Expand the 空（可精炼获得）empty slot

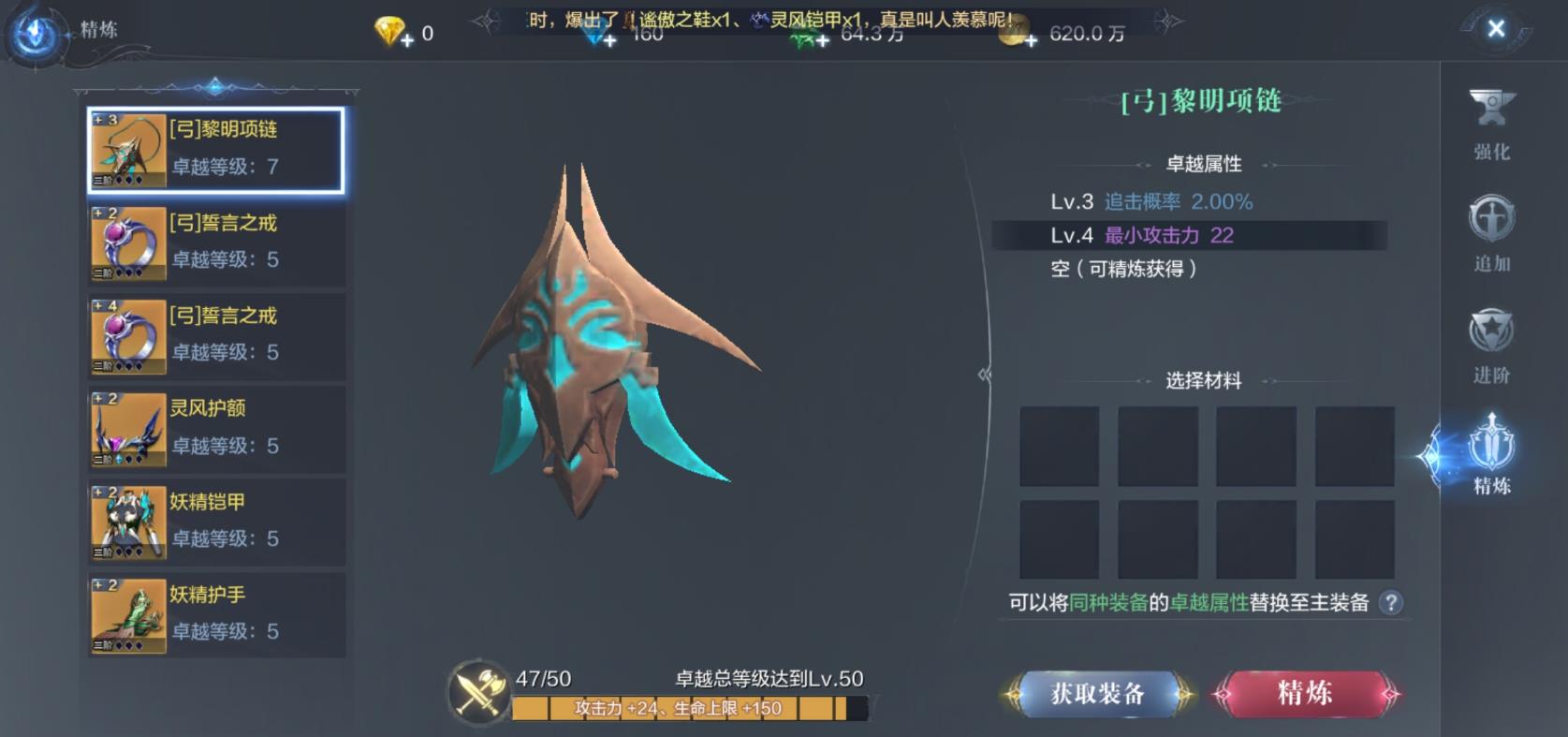pyautogui.click(x=1123, y=269)
